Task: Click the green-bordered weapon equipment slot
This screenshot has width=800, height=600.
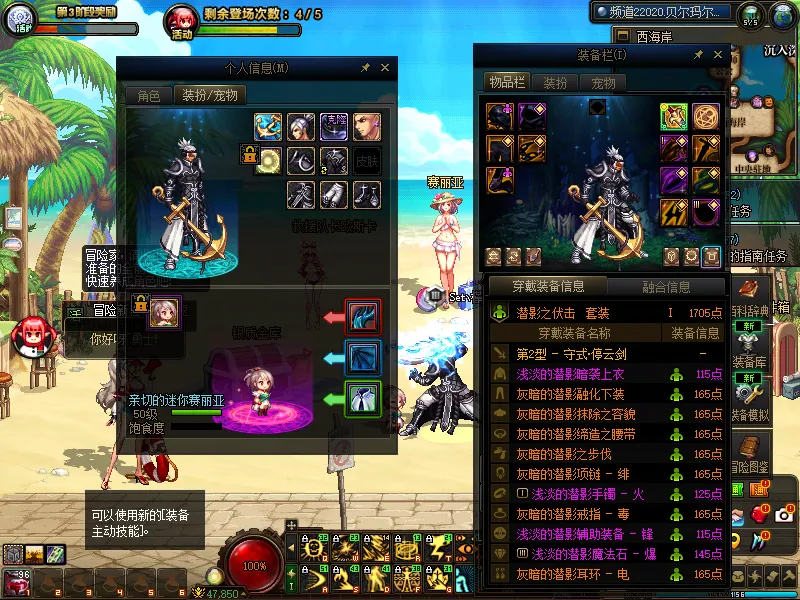Action: tap(673, 117)
